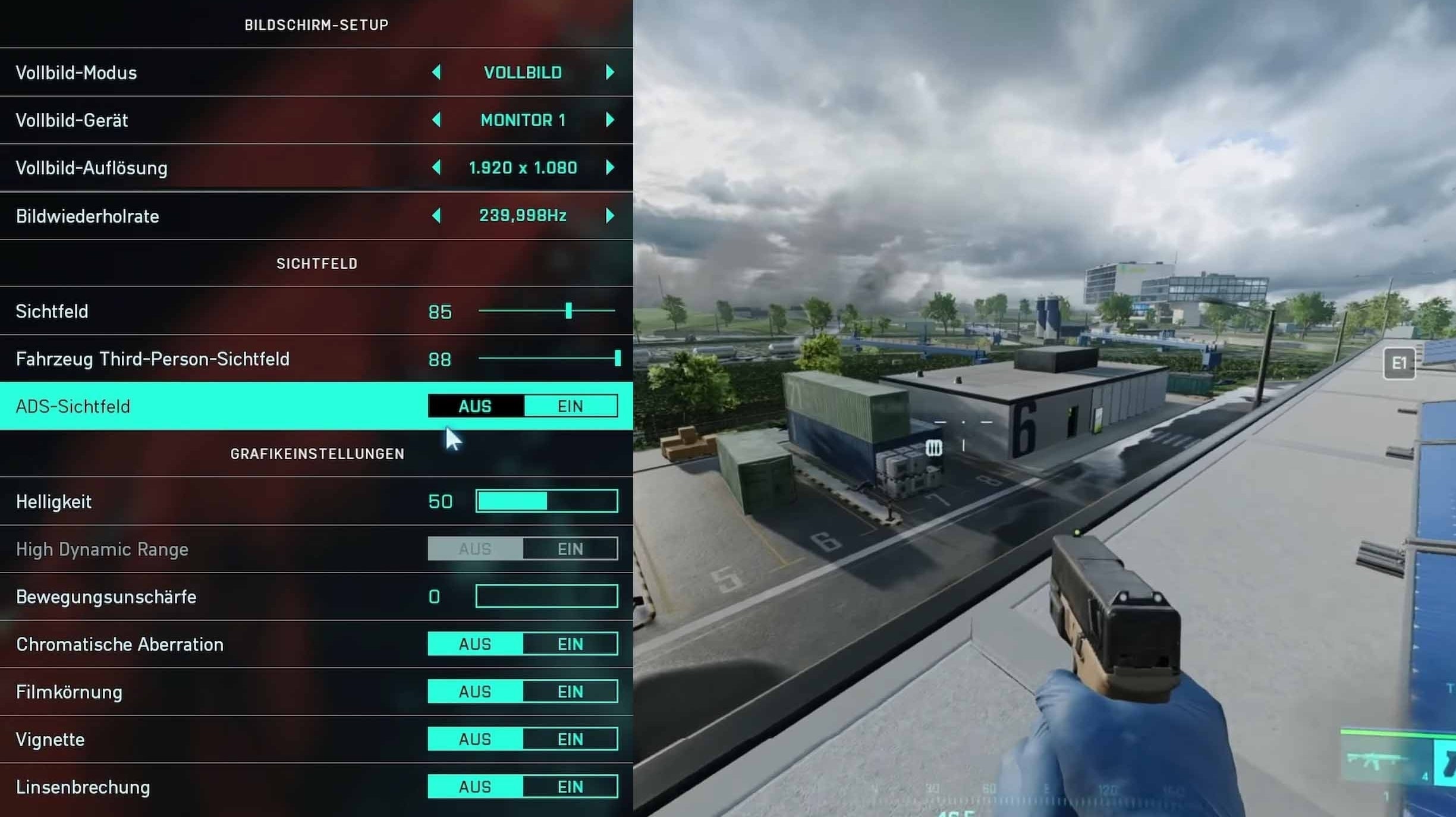Enable ADS-Sichtfeld by clicking EIN
The image size is (1456, 817).
570,406
